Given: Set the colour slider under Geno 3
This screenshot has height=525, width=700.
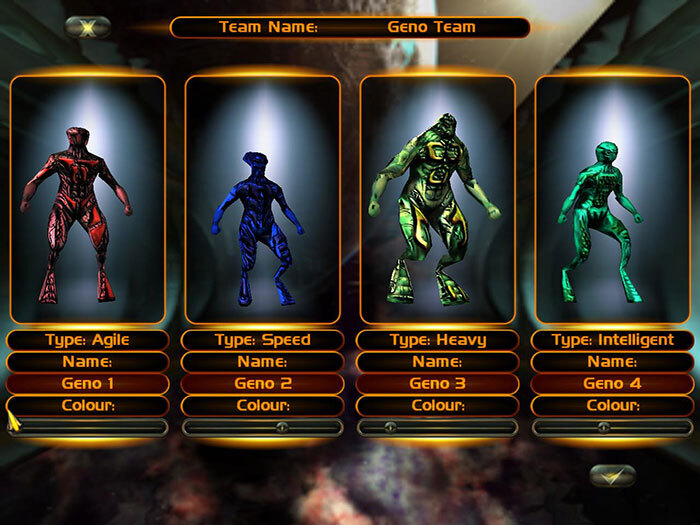Looking at the screenshot, I should click(x=391, y=427).
